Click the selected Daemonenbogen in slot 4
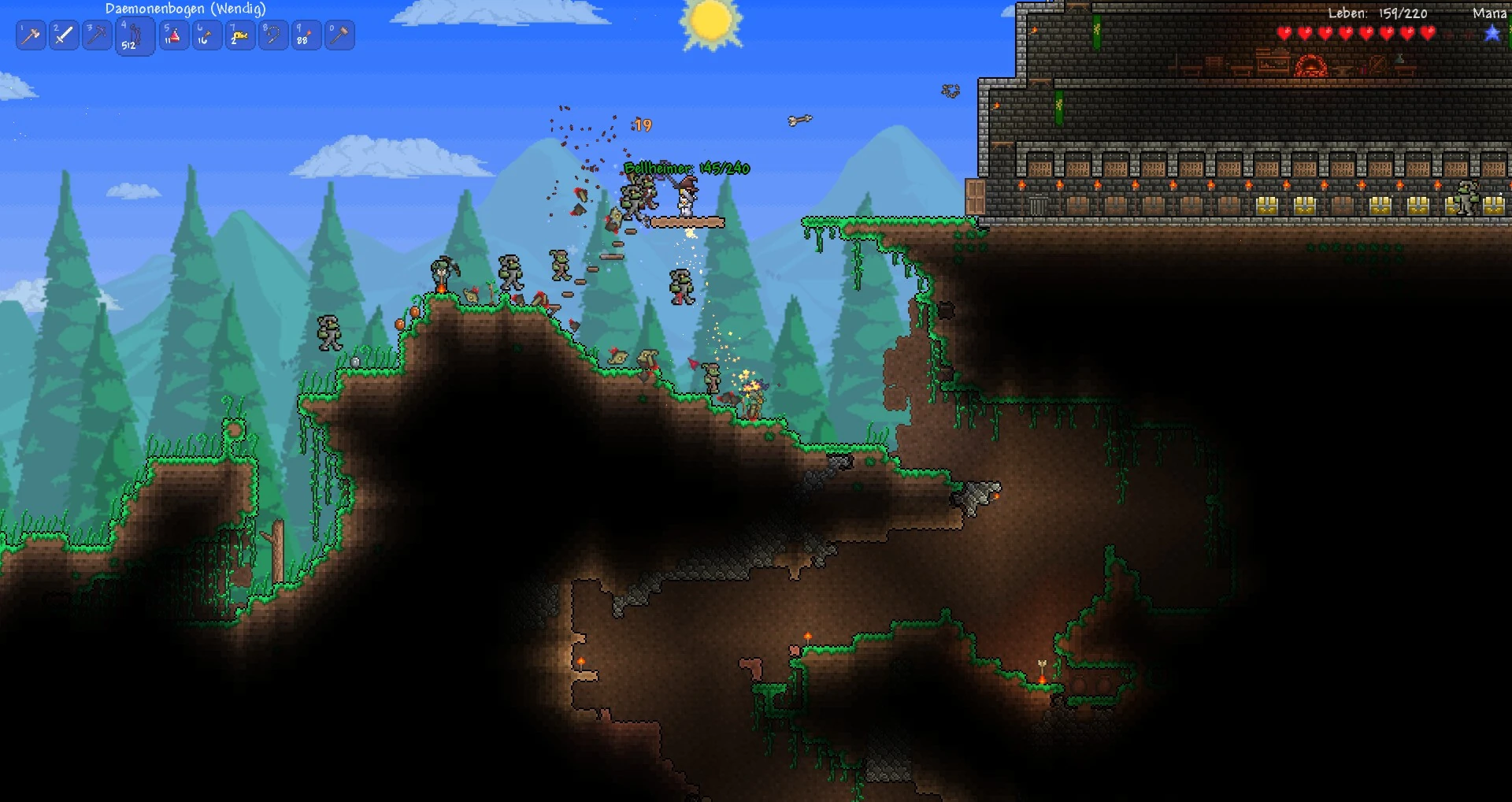Image resolution: width=1512 pixels, height=802 pixels. [x=134, y=35]
